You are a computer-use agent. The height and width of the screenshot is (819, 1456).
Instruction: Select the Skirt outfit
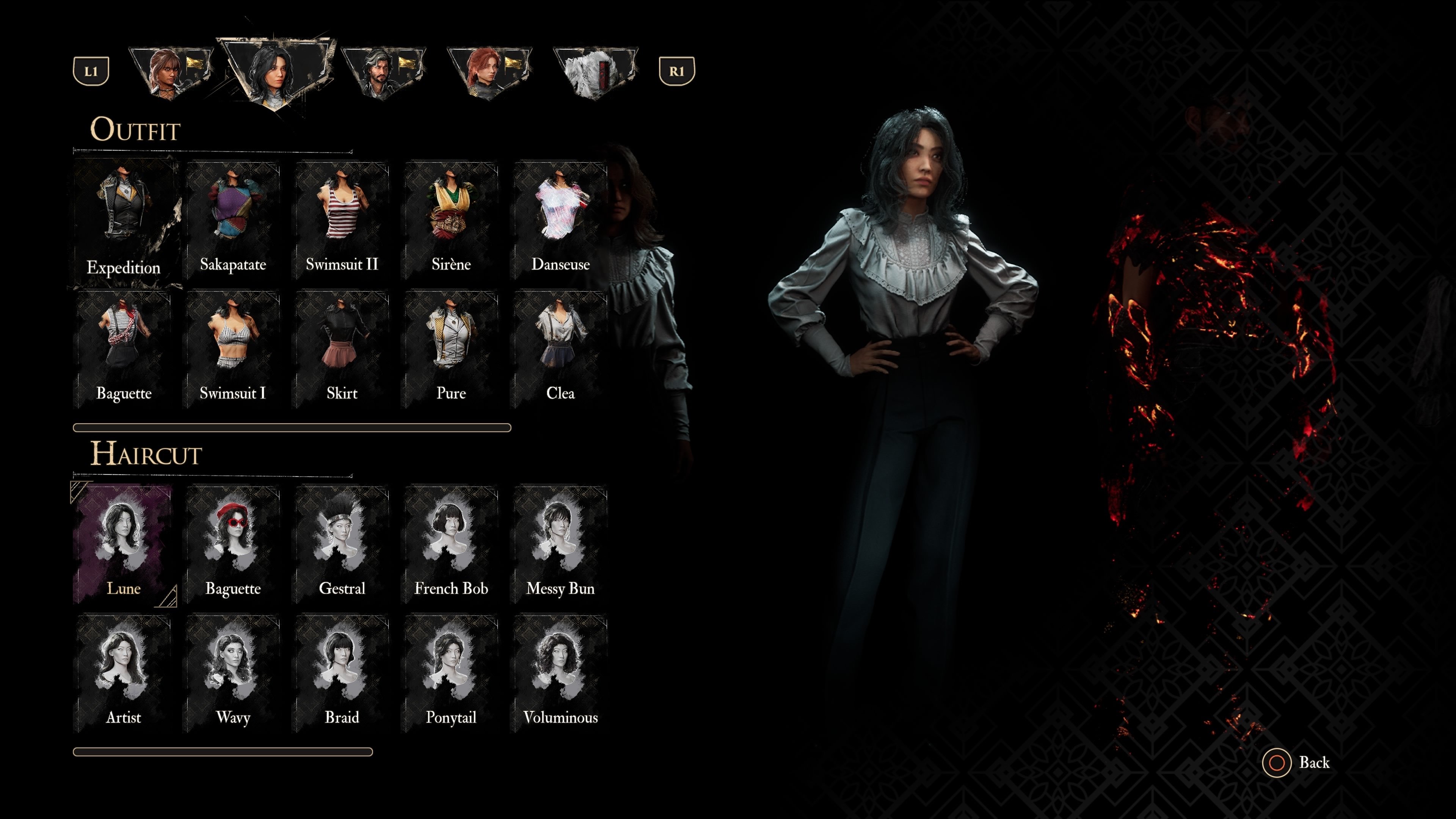342,349
